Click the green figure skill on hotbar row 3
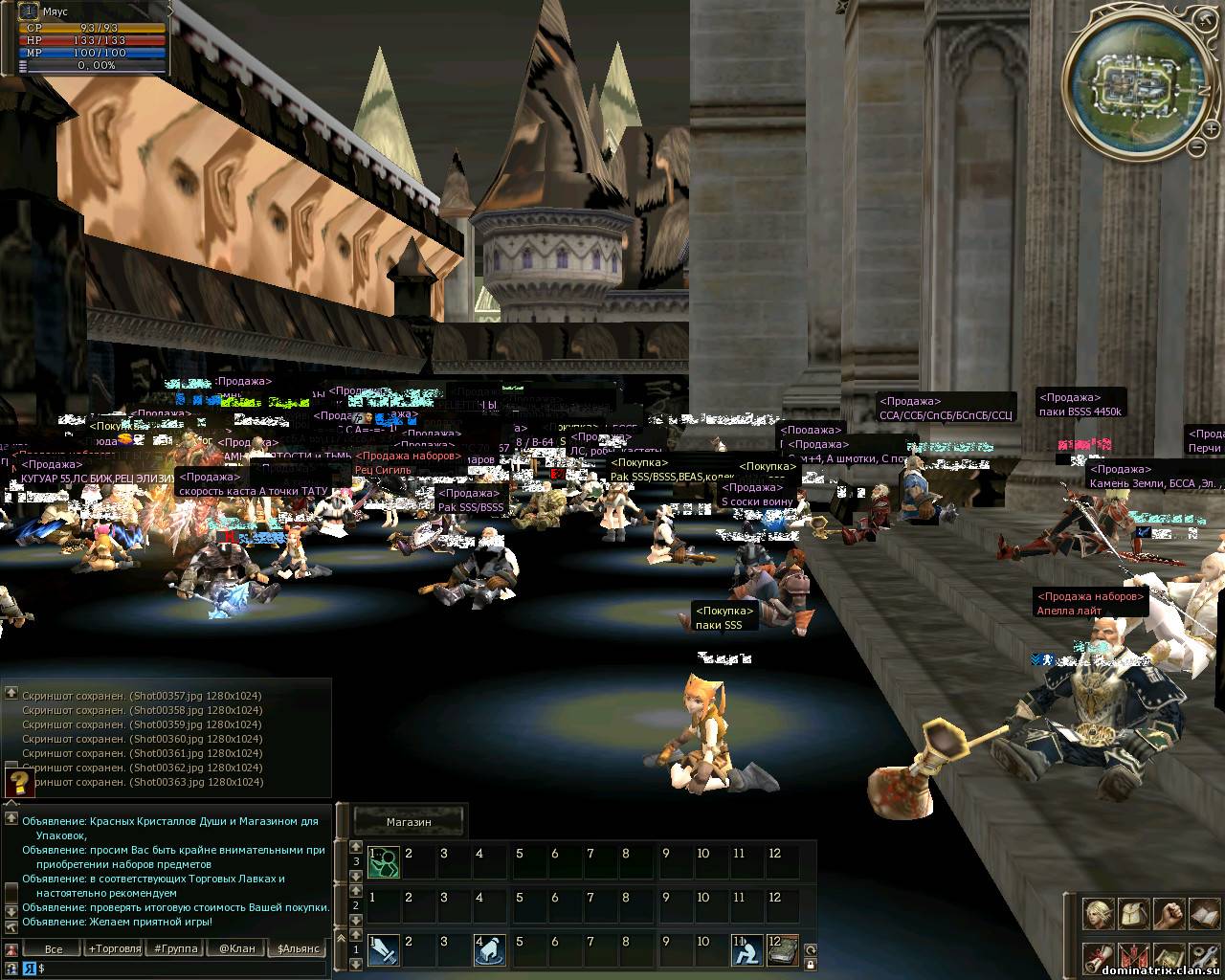 383,860
